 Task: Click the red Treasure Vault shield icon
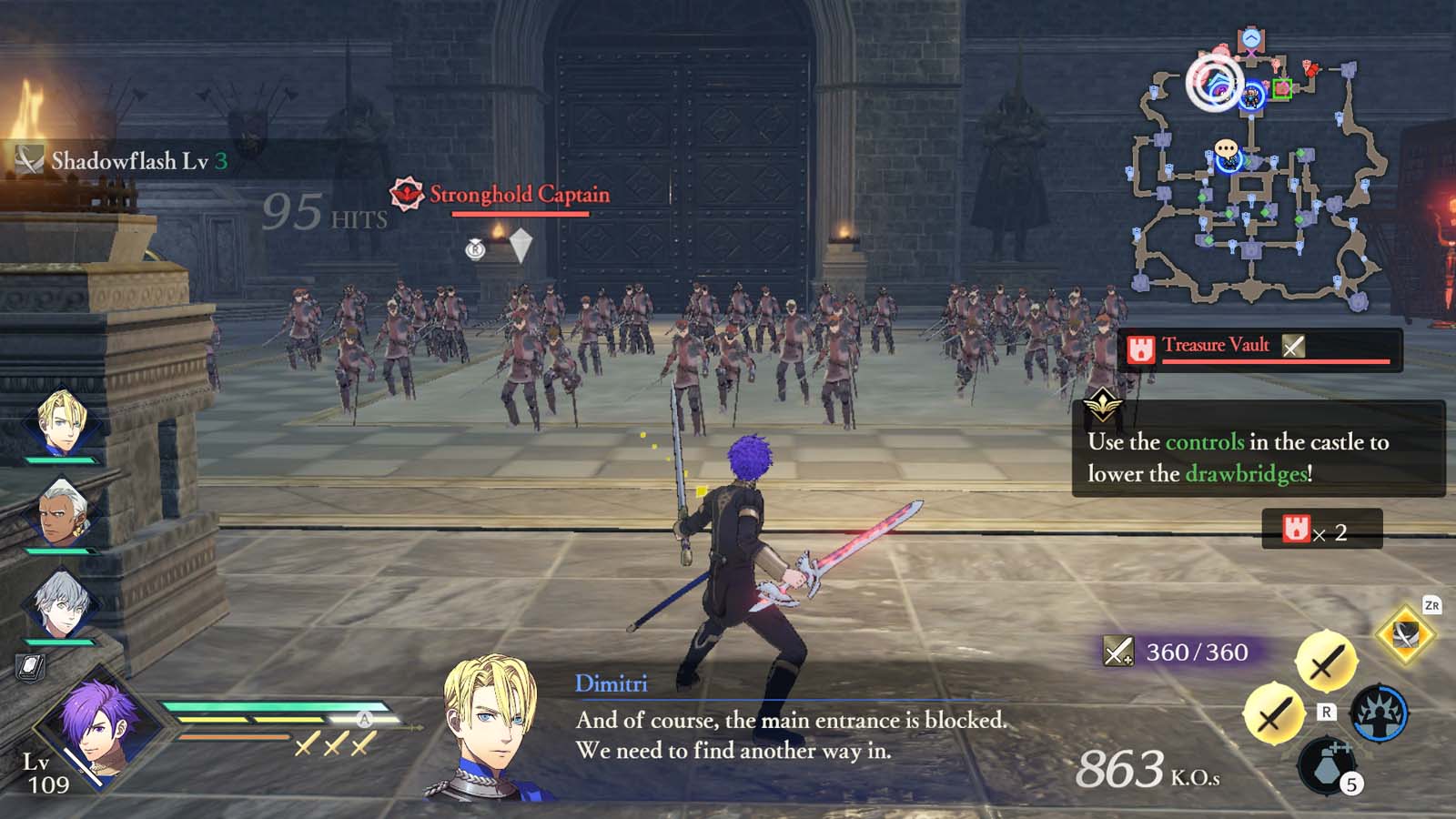1140,346
